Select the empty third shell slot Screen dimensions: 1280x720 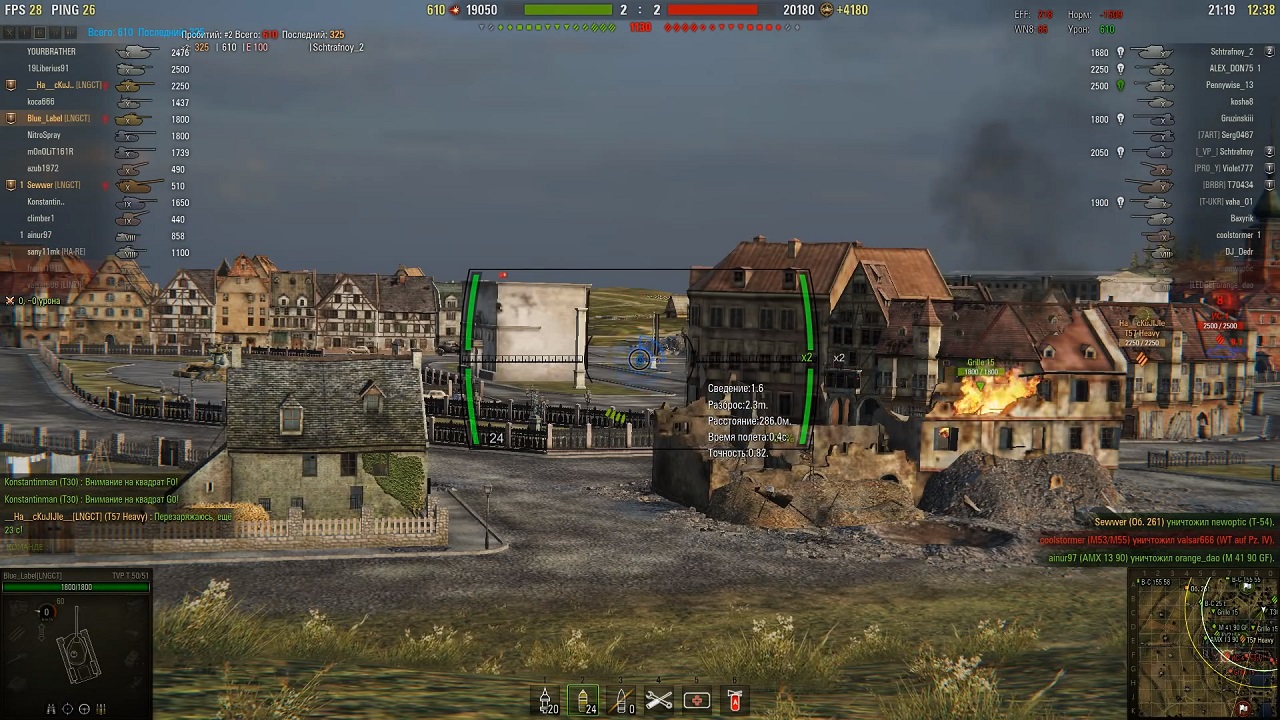622,700
